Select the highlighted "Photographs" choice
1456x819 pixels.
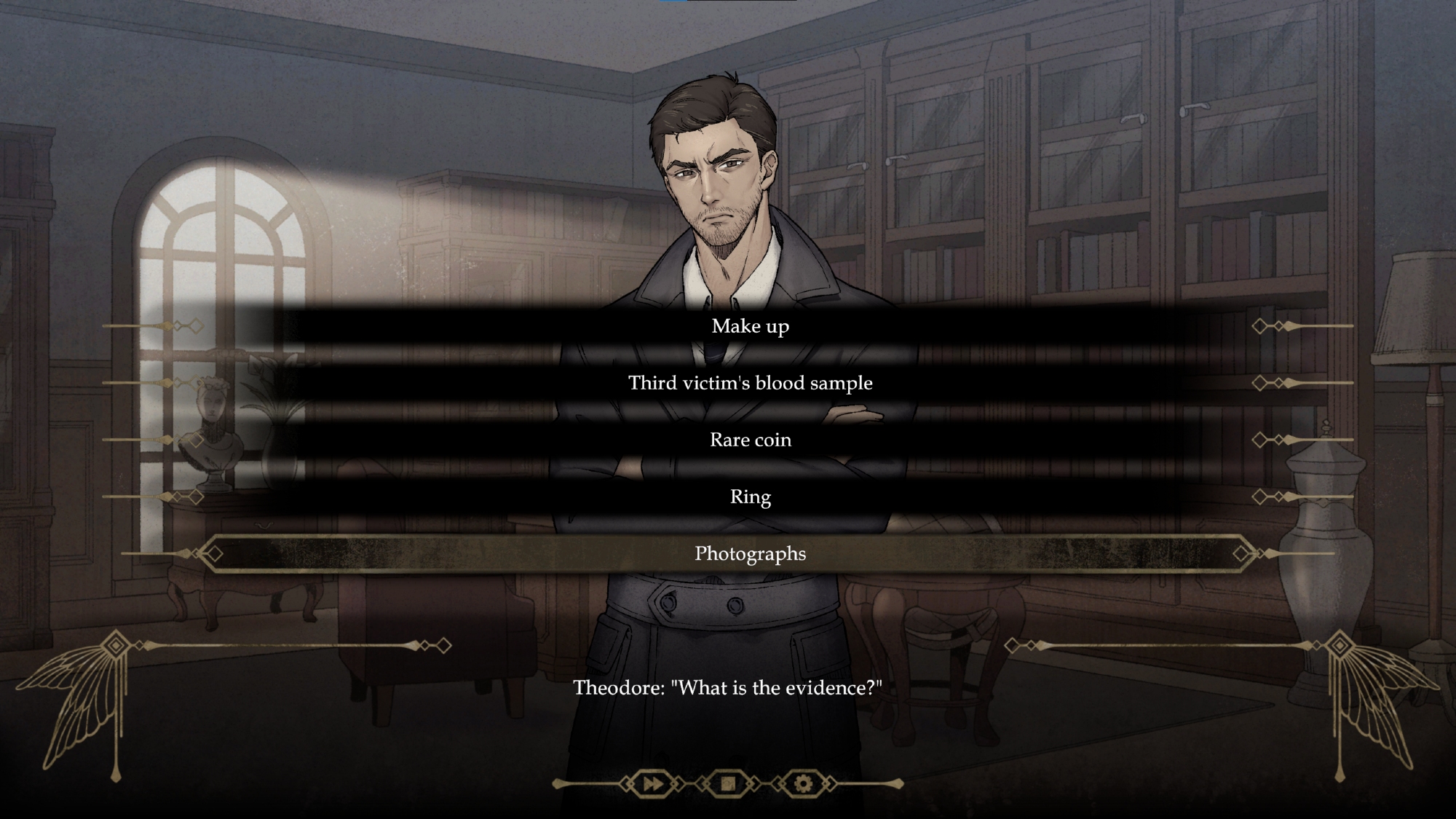(750, 553)
